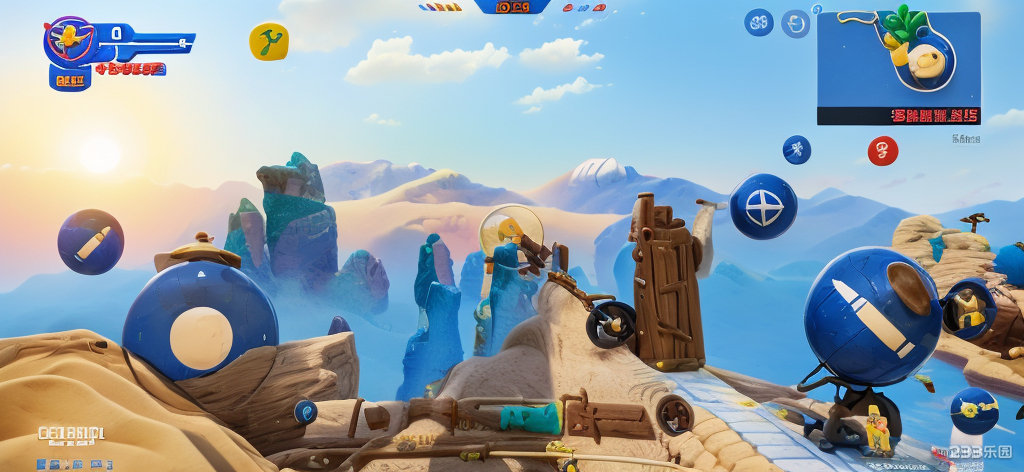Viewport: 1024px width, 472px height.
Task: Click the lighter blue button beside the minimap
Action: click(796, 24)
